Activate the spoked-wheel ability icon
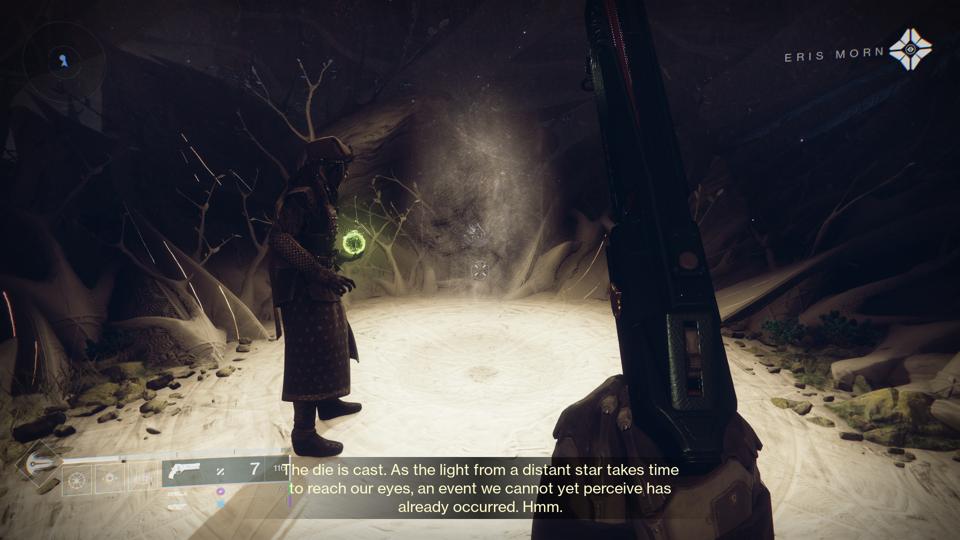This screenshot has width=960, height=540. (x=77, y=481)
